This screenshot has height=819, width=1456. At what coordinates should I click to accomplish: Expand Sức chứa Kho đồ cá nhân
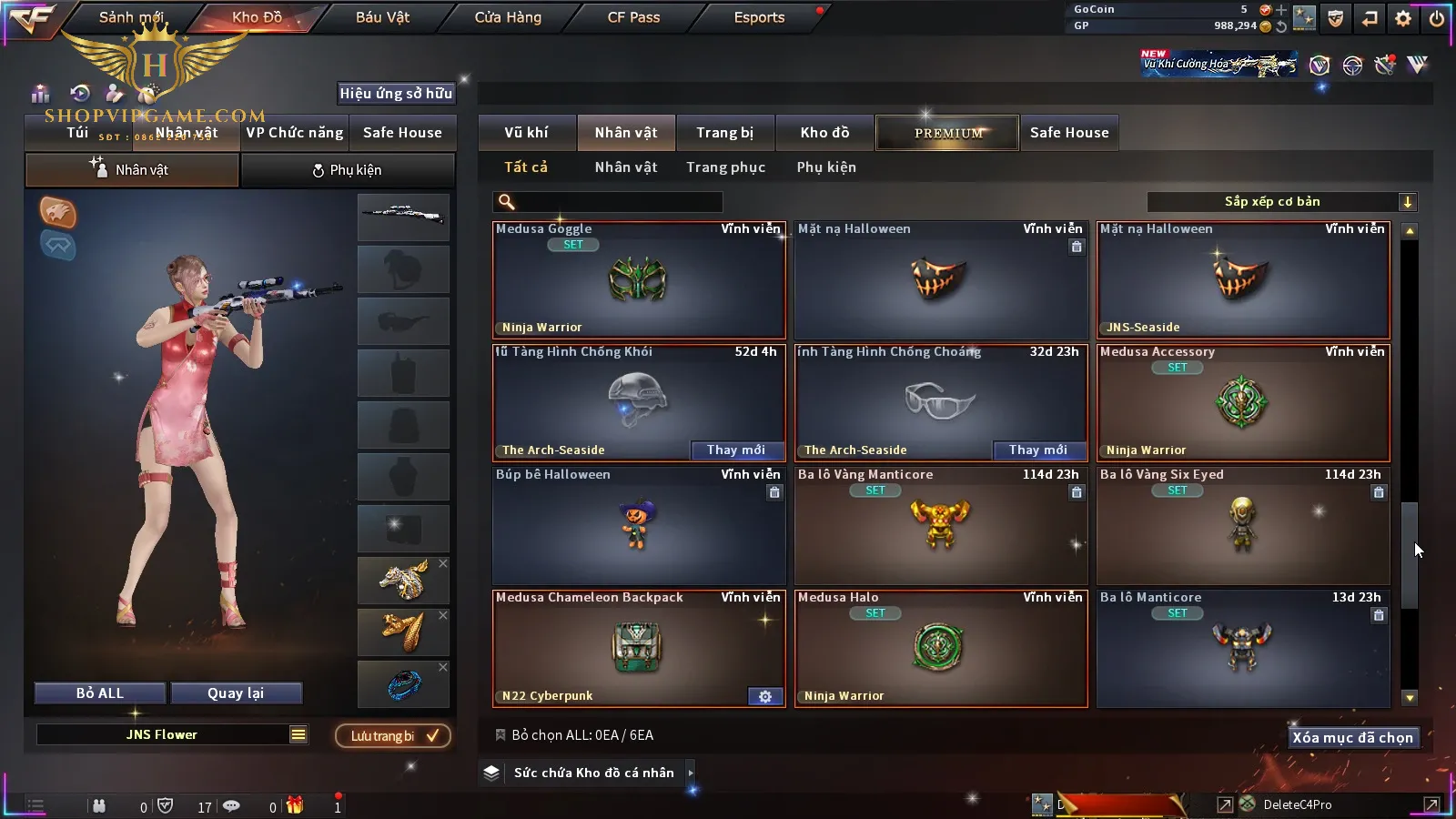594,773
